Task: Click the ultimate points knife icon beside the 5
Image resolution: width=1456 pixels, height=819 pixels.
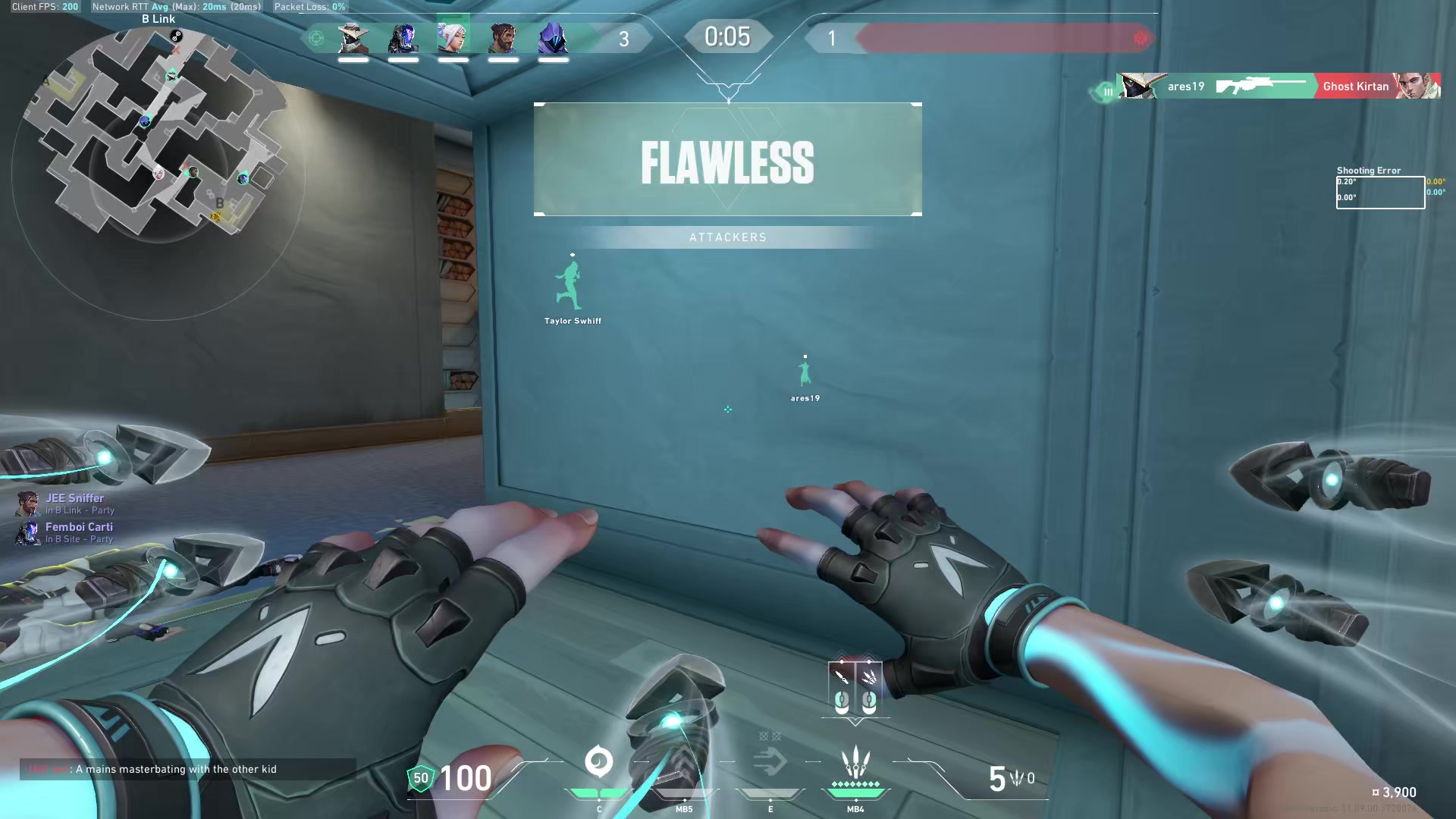Action: 1015,777
